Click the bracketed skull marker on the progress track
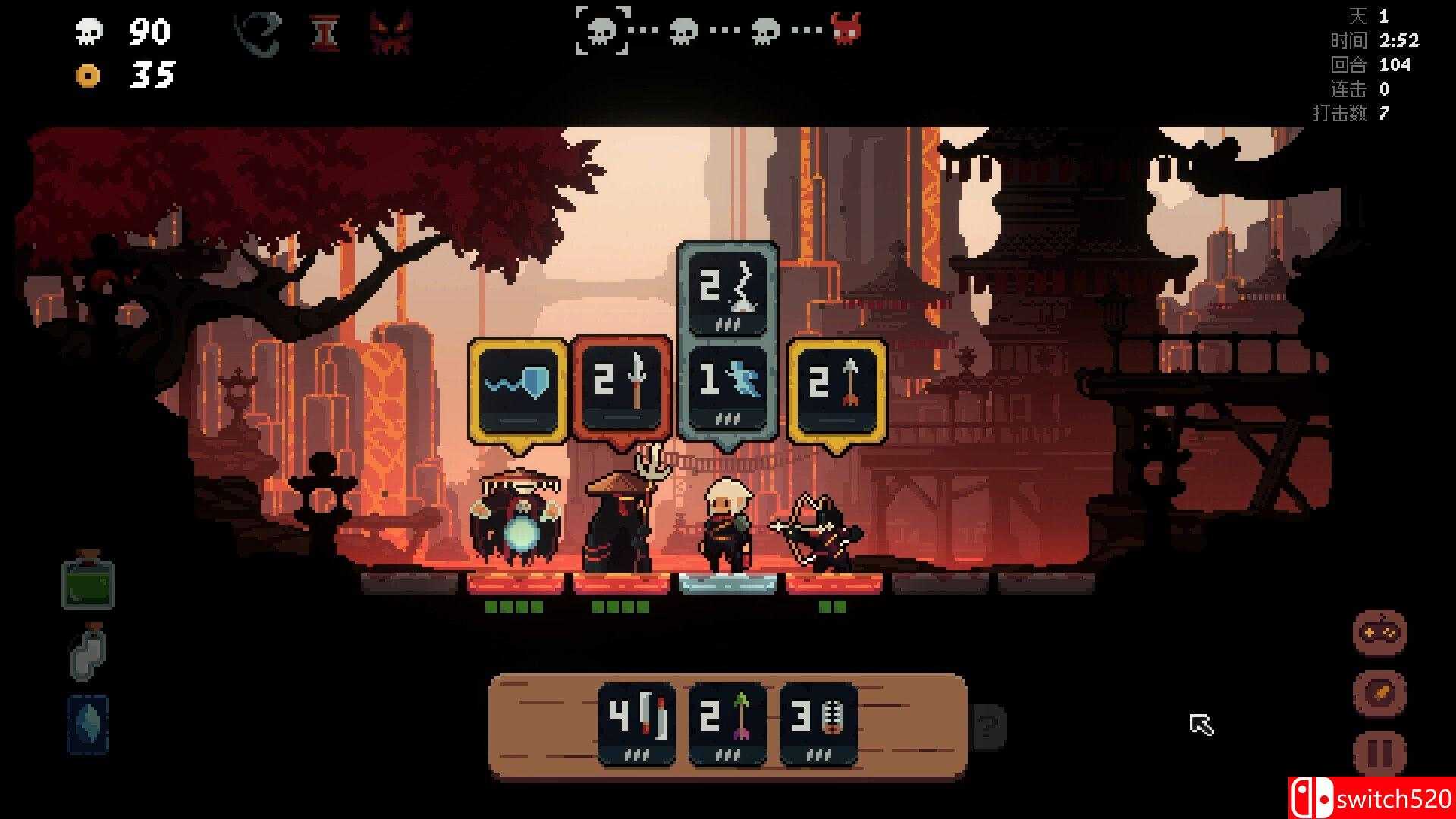This screenshot has width=1456, height=819. point(603,32)
